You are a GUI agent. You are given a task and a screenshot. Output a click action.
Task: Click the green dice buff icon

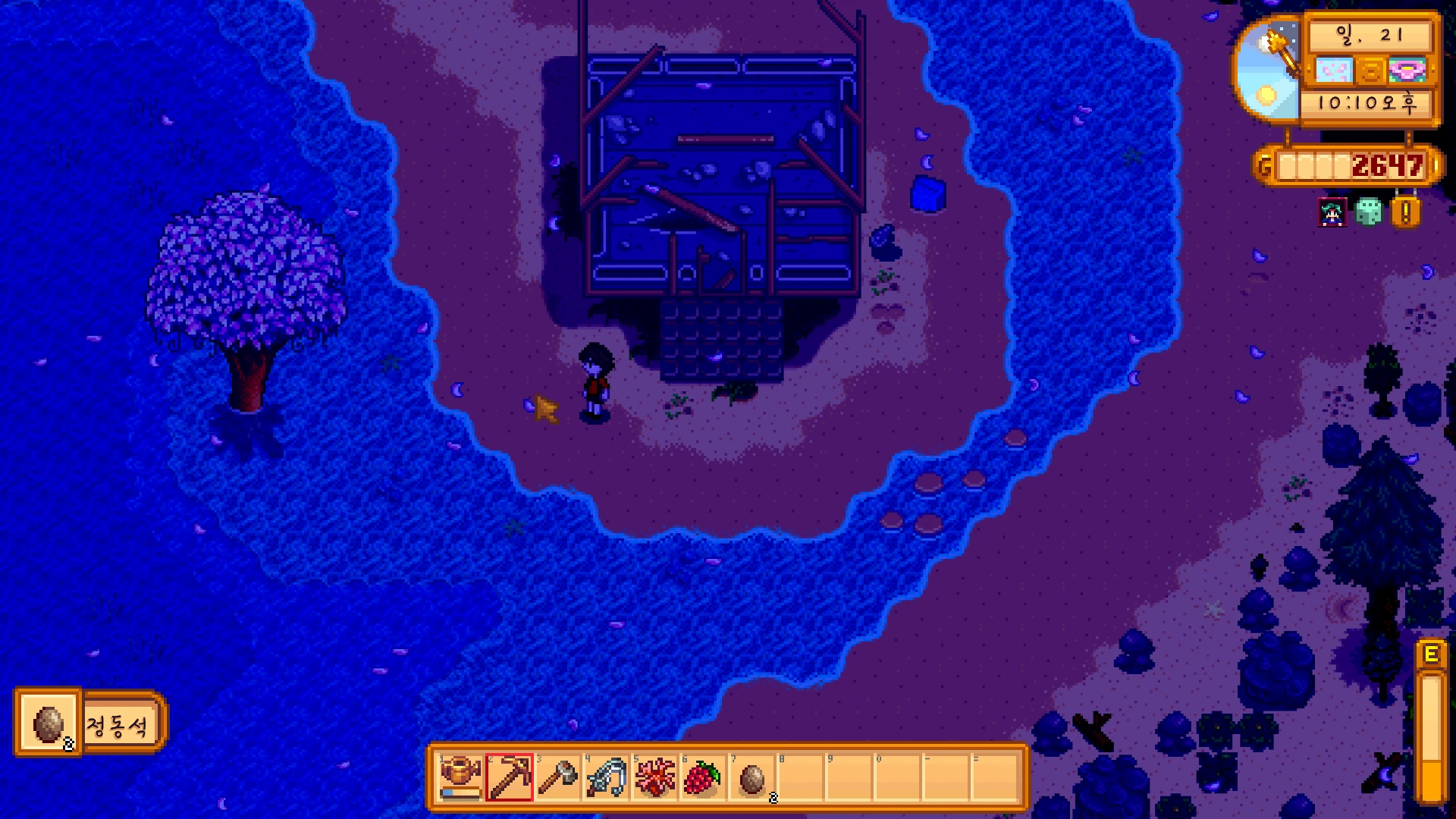[x=1369, y=212]
